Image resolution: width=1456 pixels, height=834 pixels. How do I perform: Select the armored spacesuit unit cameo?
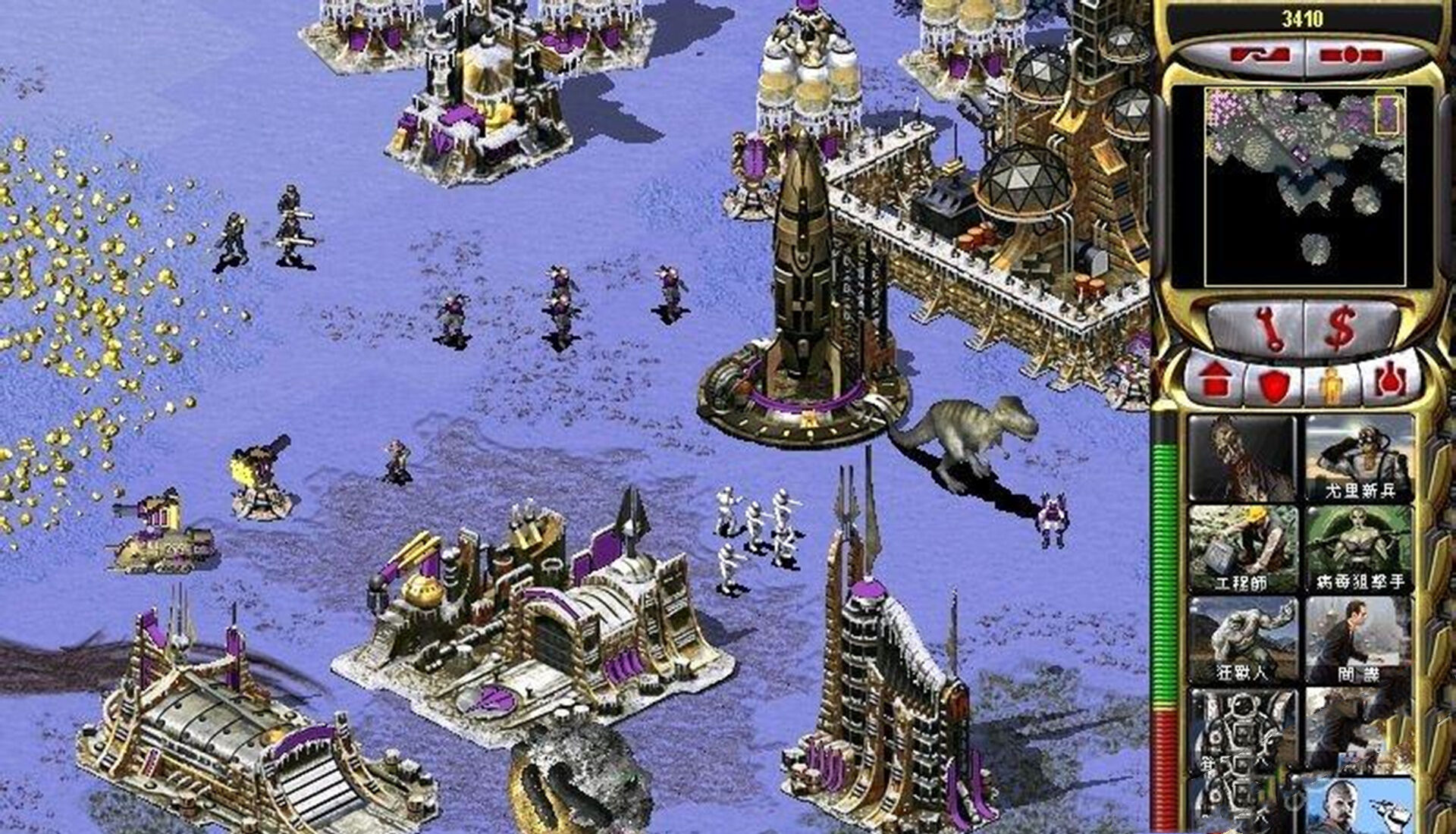(1241, 729)
